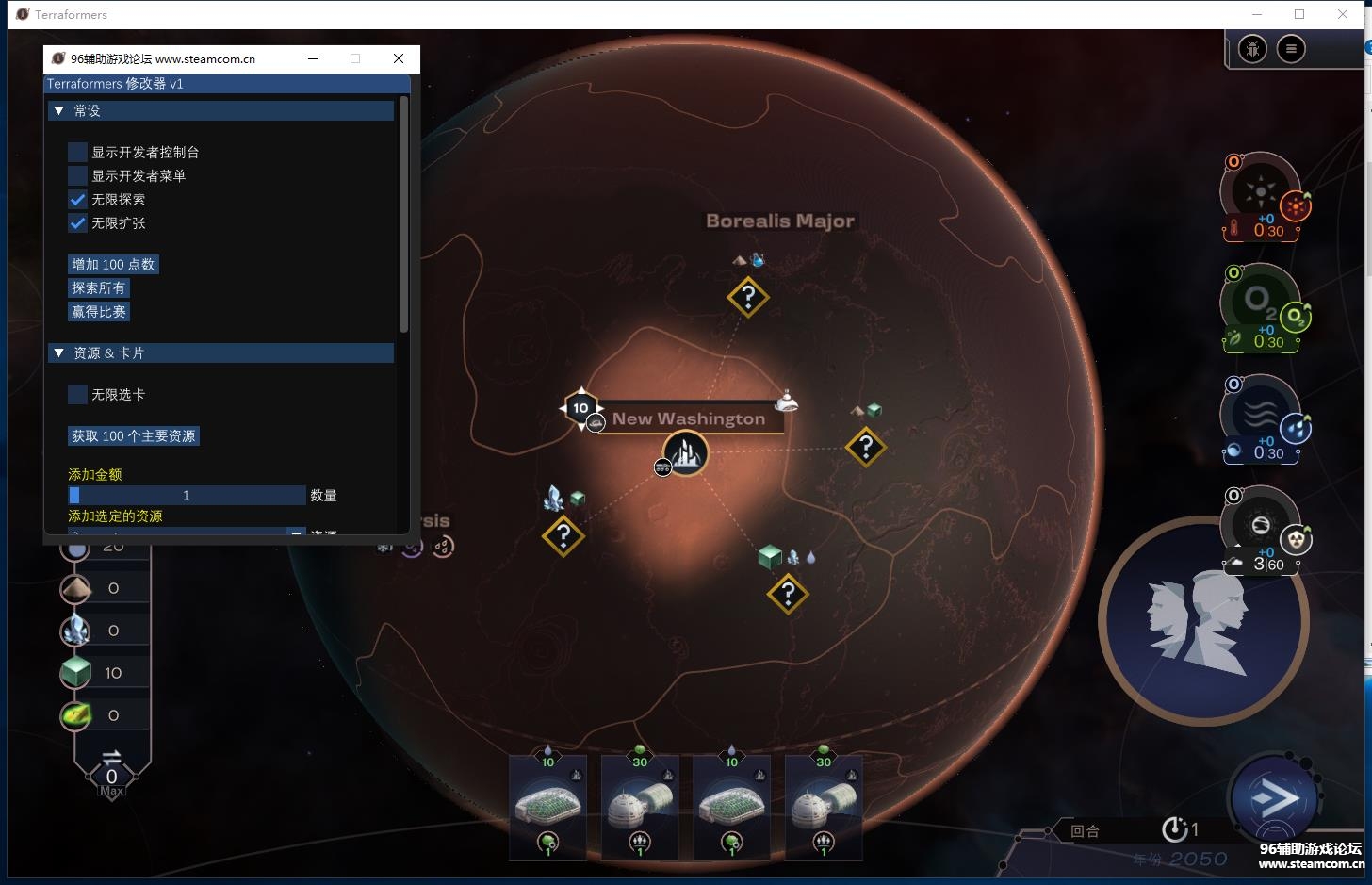Screen dimensions: 1372x885
Task: Explore the unknown location below Borealis Major
Action: [x=748, y=298]
